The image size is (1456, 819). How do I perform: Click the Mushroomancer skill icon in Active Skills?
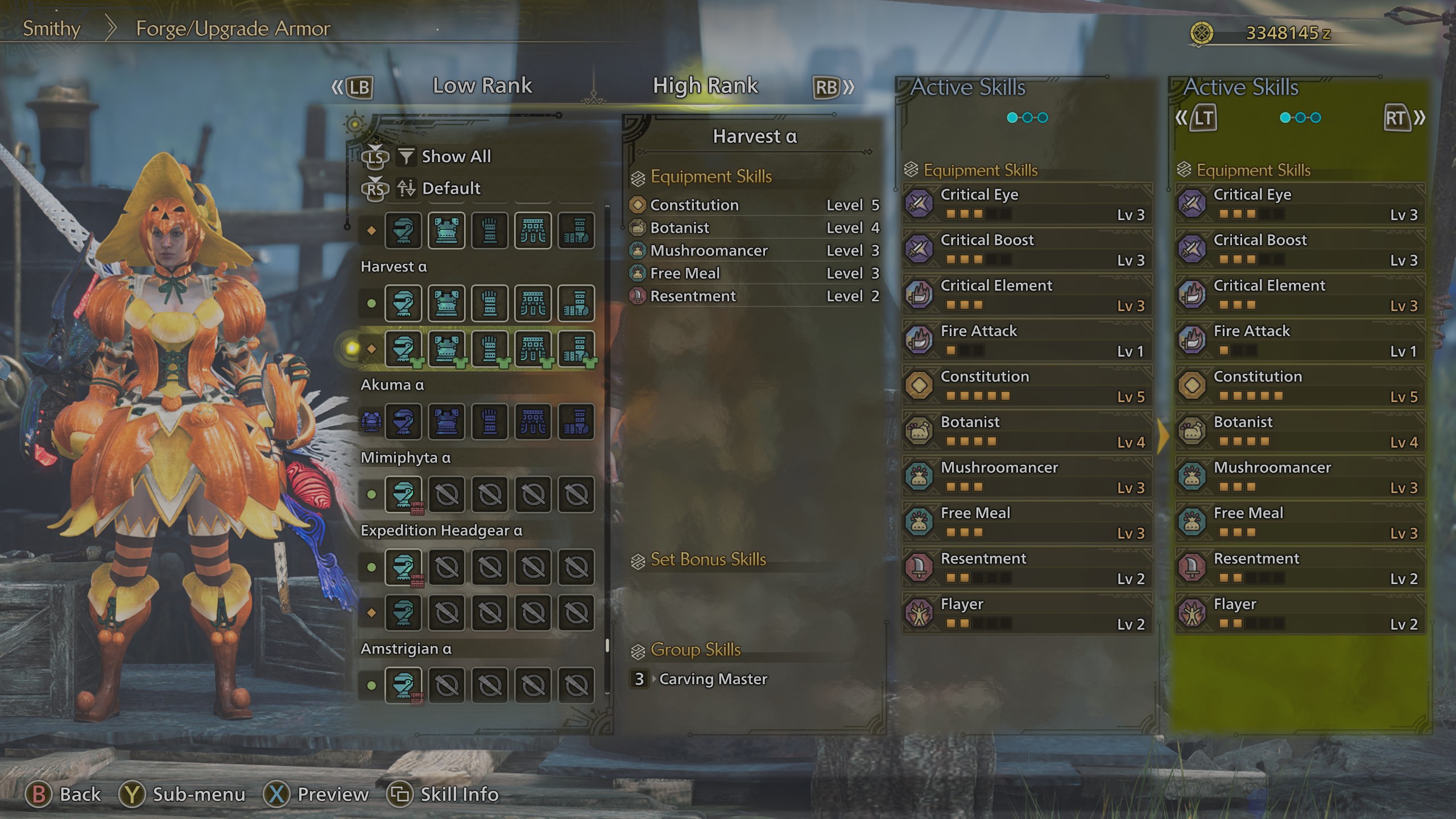click(x=919, y=477)
